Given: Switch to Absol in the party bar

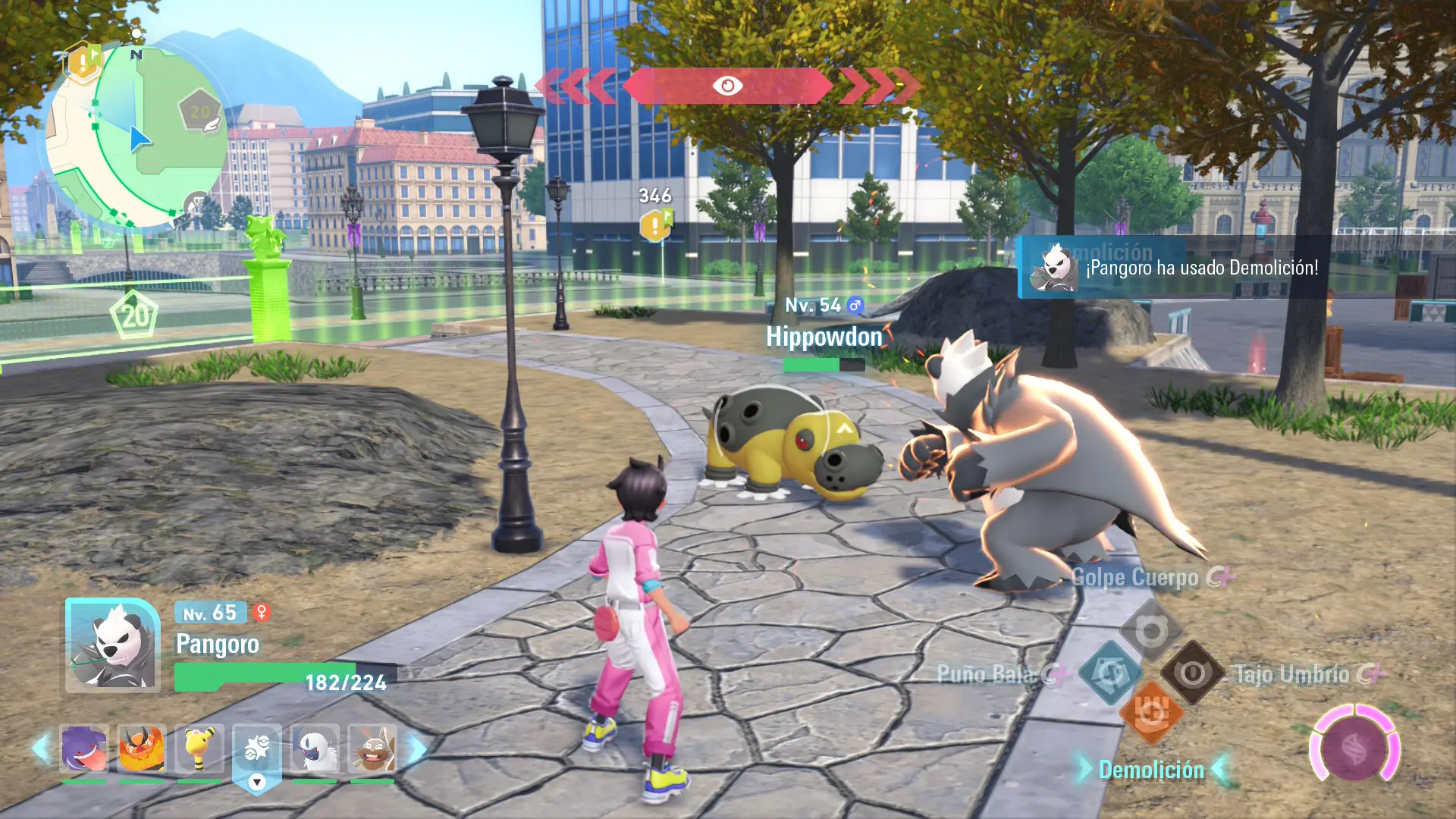Looking at the screenshot, I should (x=315, y=748).
